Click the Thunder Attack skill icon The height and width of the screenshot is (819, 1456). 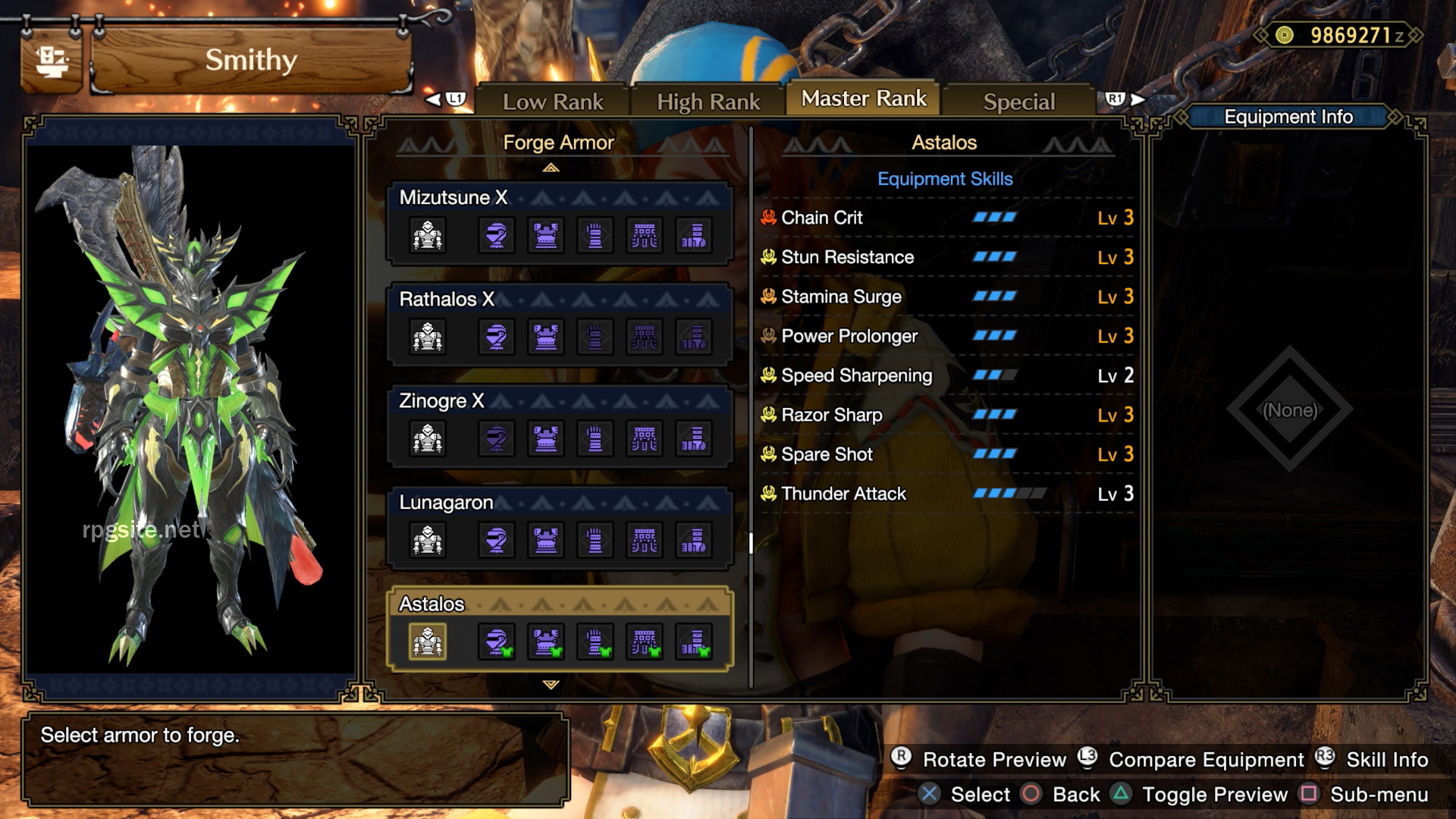(x=768, y=494)
